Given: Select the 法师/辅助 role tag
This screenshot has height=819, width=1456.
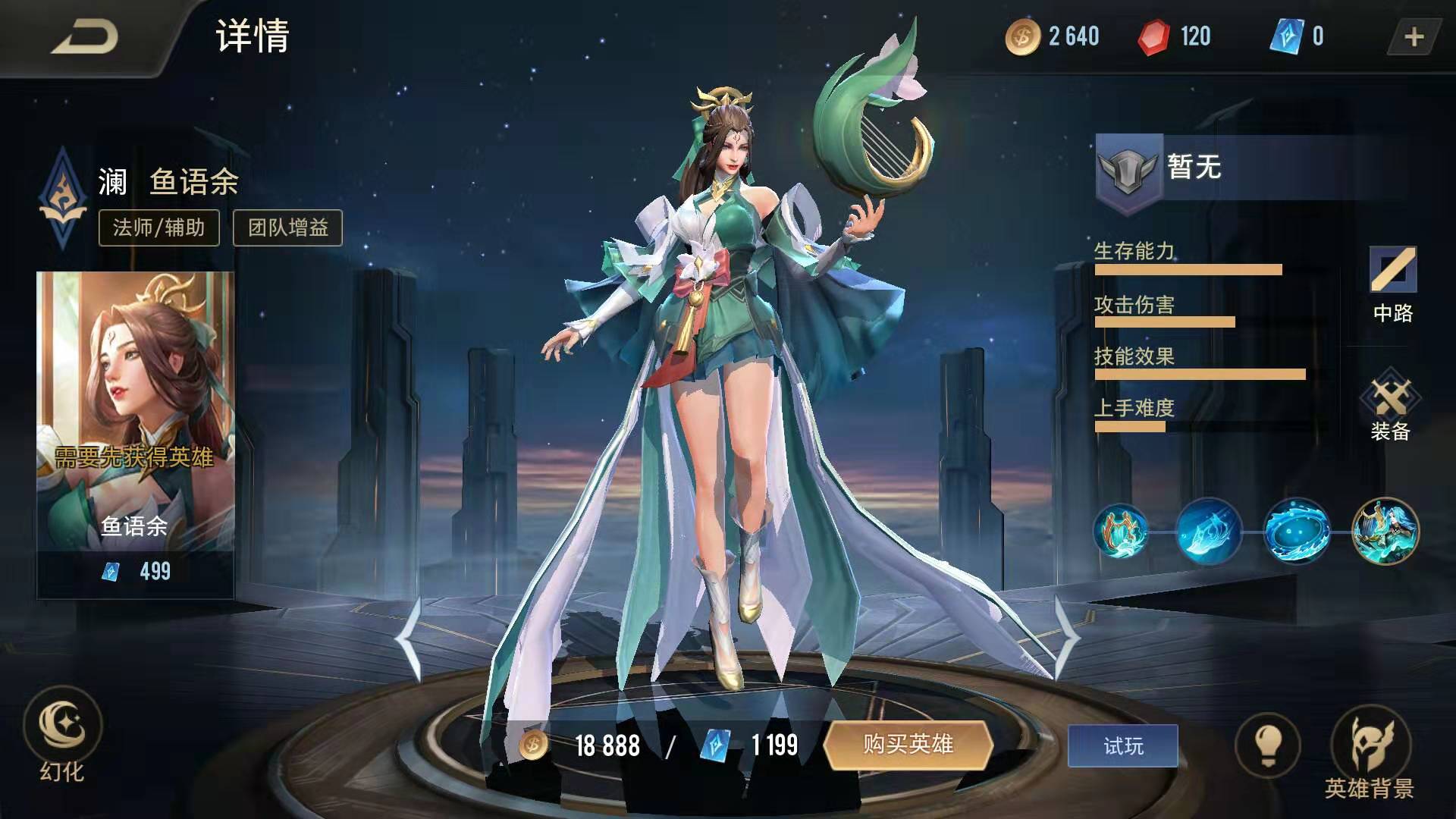Looking at the screenshot, I should (x=158, y=227).
